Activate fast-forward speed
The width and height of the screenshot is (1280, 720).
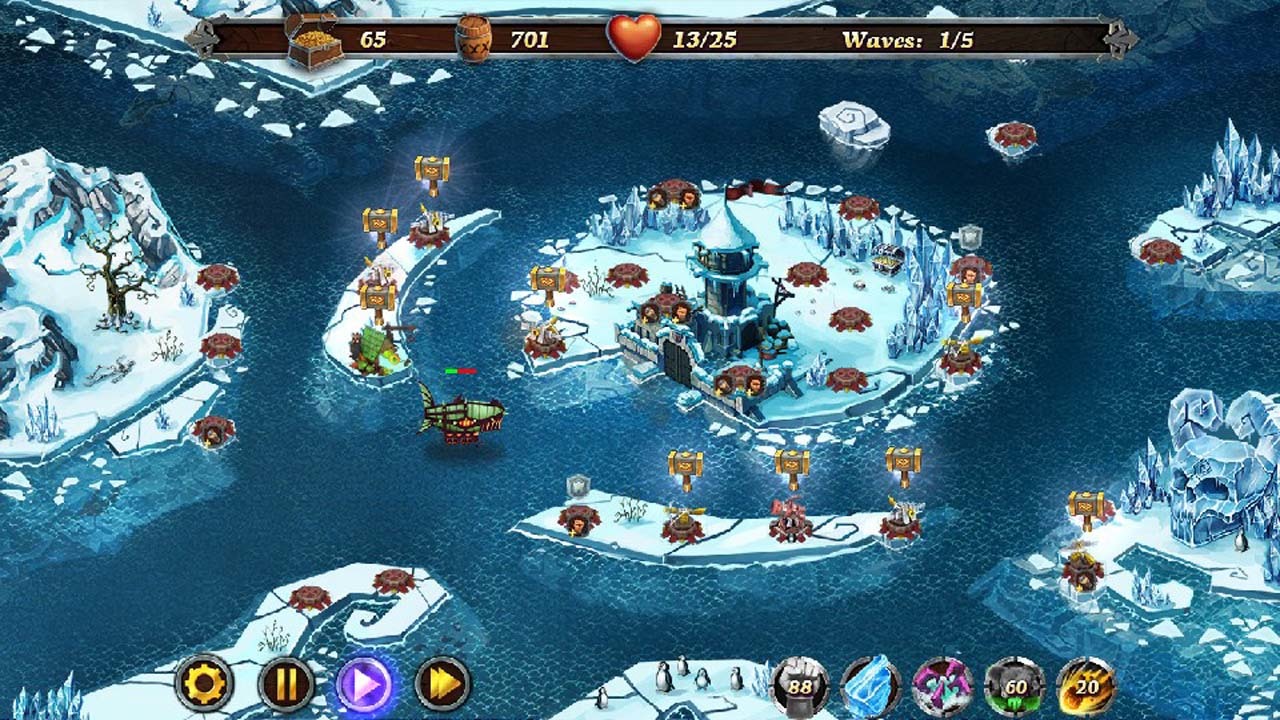click(x=442, y=684)
